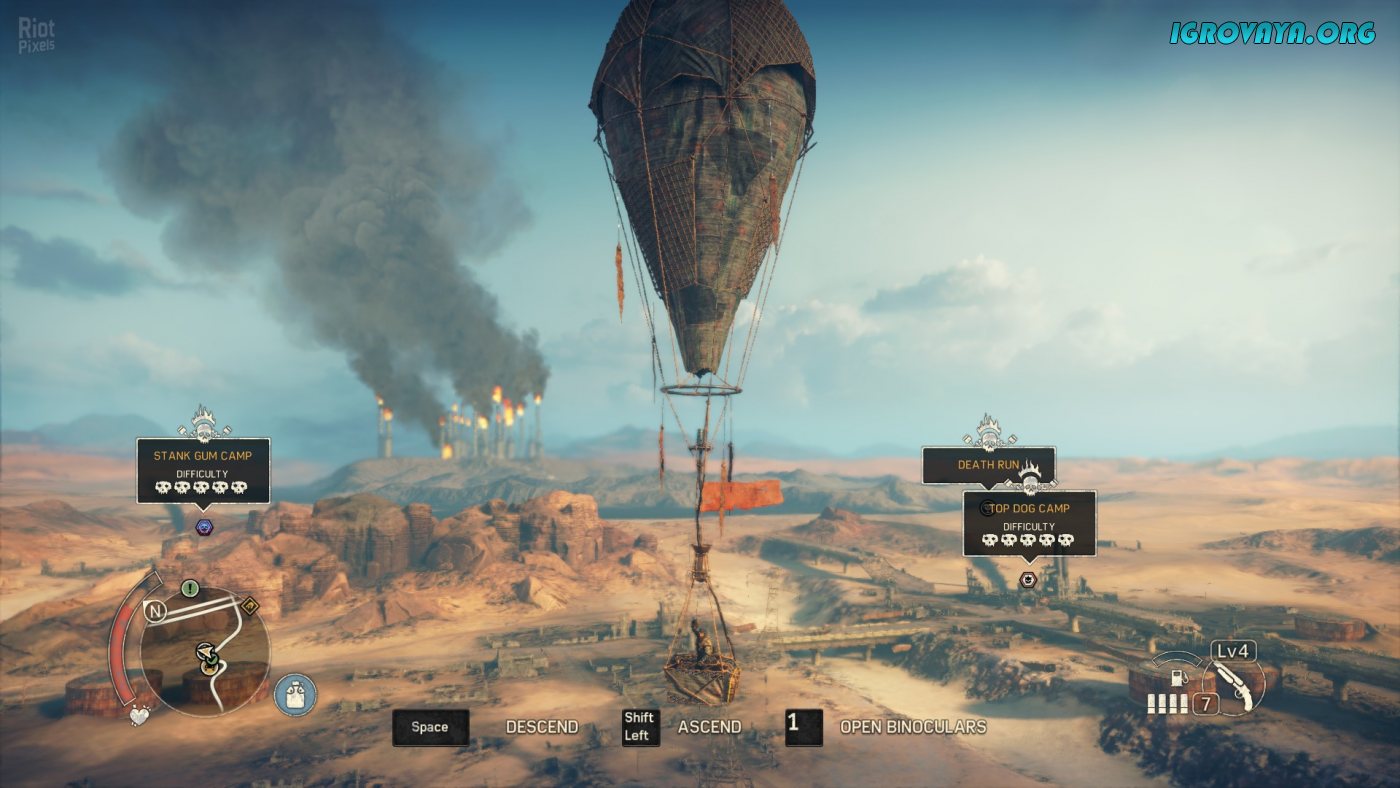Click the skull emblem above Stank Gum Camp
Image resolution: width=1400 pixels, height=788 pixels.
tap(204, 424)
